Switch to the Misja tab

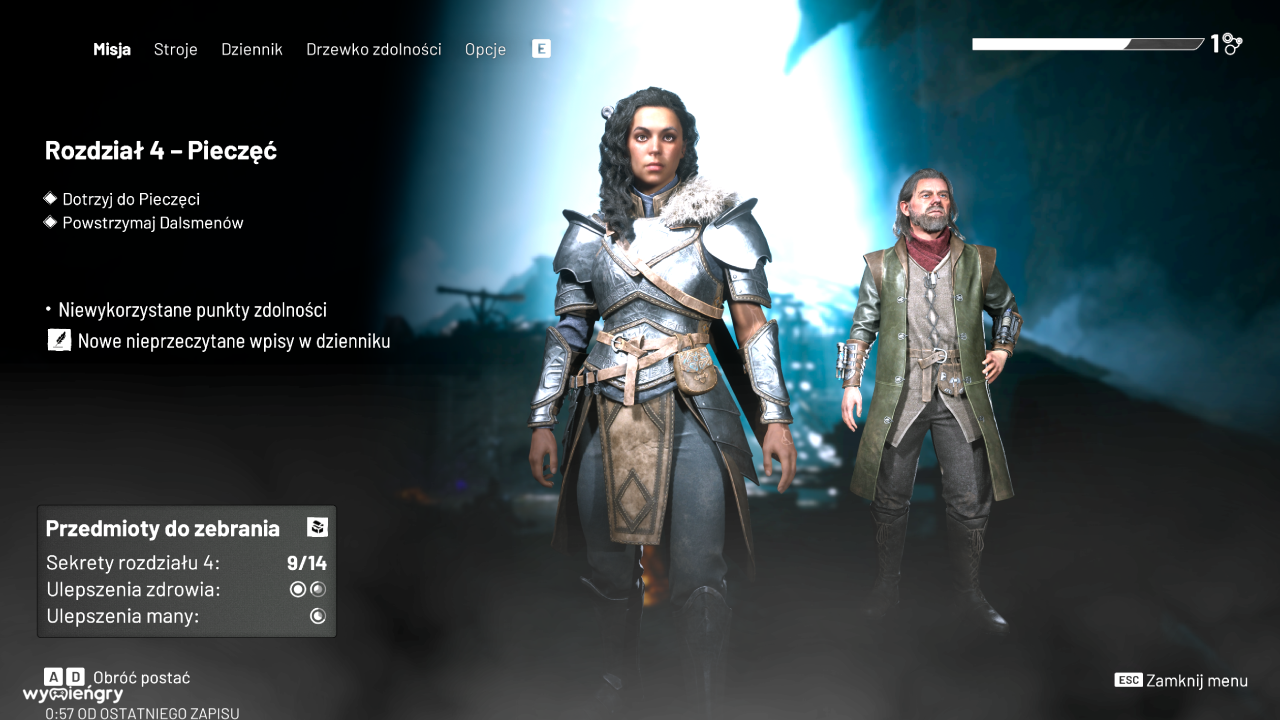112,49
